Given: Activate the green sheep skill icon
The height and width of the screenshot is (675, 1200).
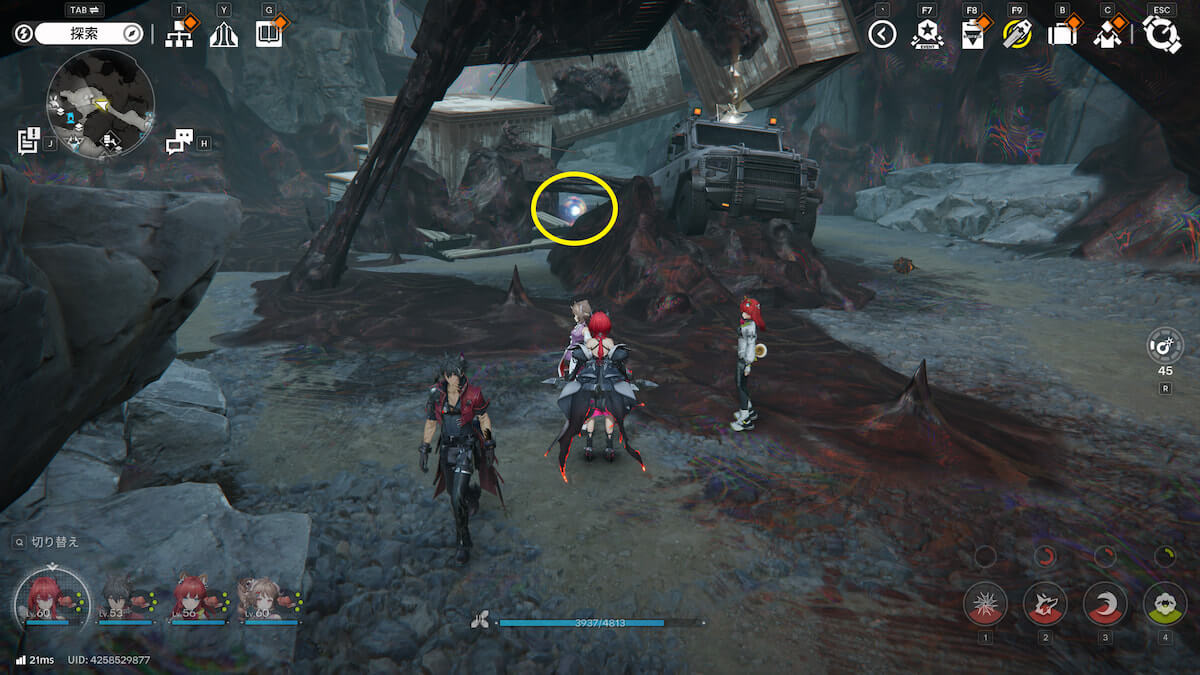Looking at the screenshot, I should tap(1164, 604).
